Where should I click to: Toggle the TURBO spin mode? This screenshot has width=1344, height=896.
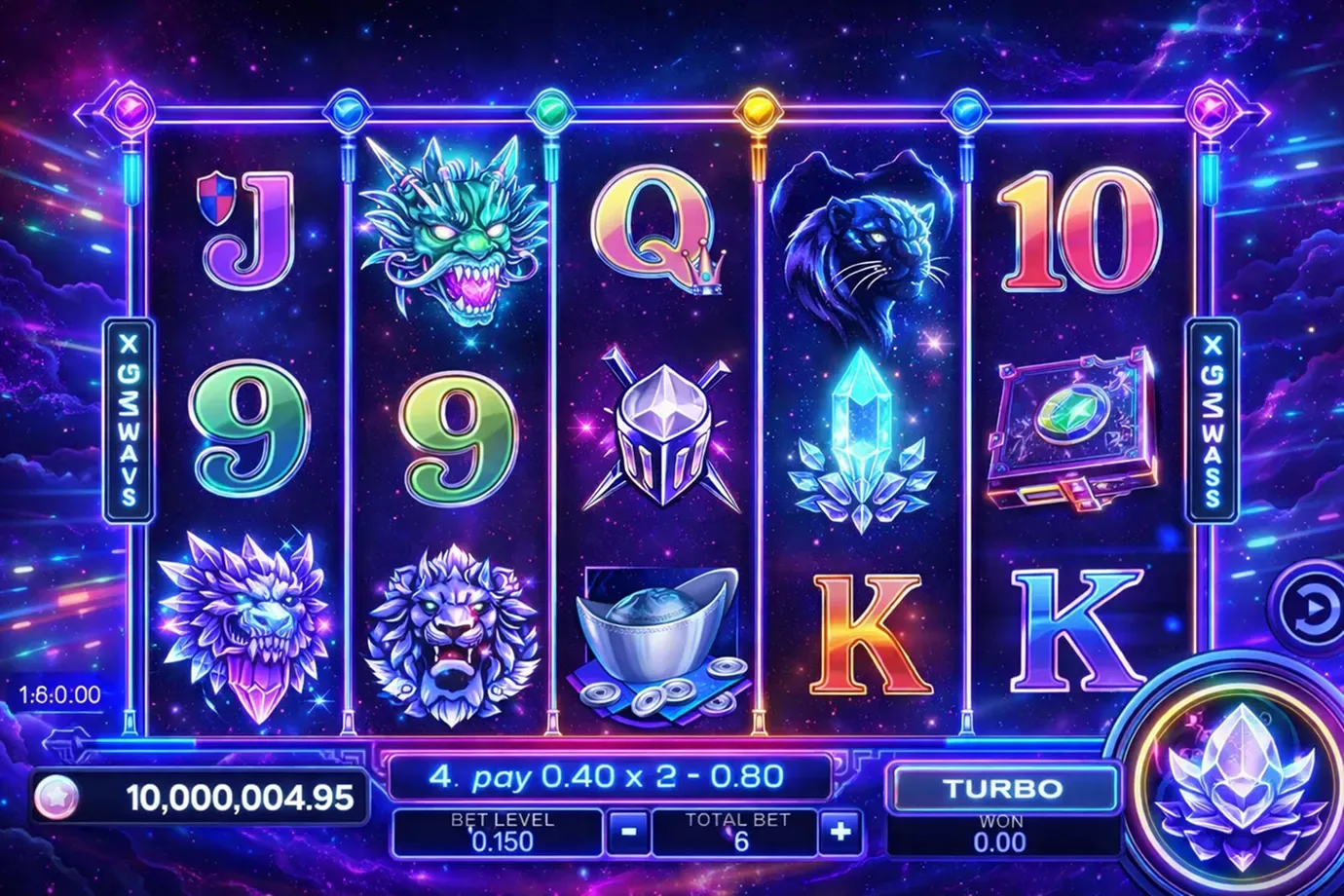click(x=1003, y=787)
